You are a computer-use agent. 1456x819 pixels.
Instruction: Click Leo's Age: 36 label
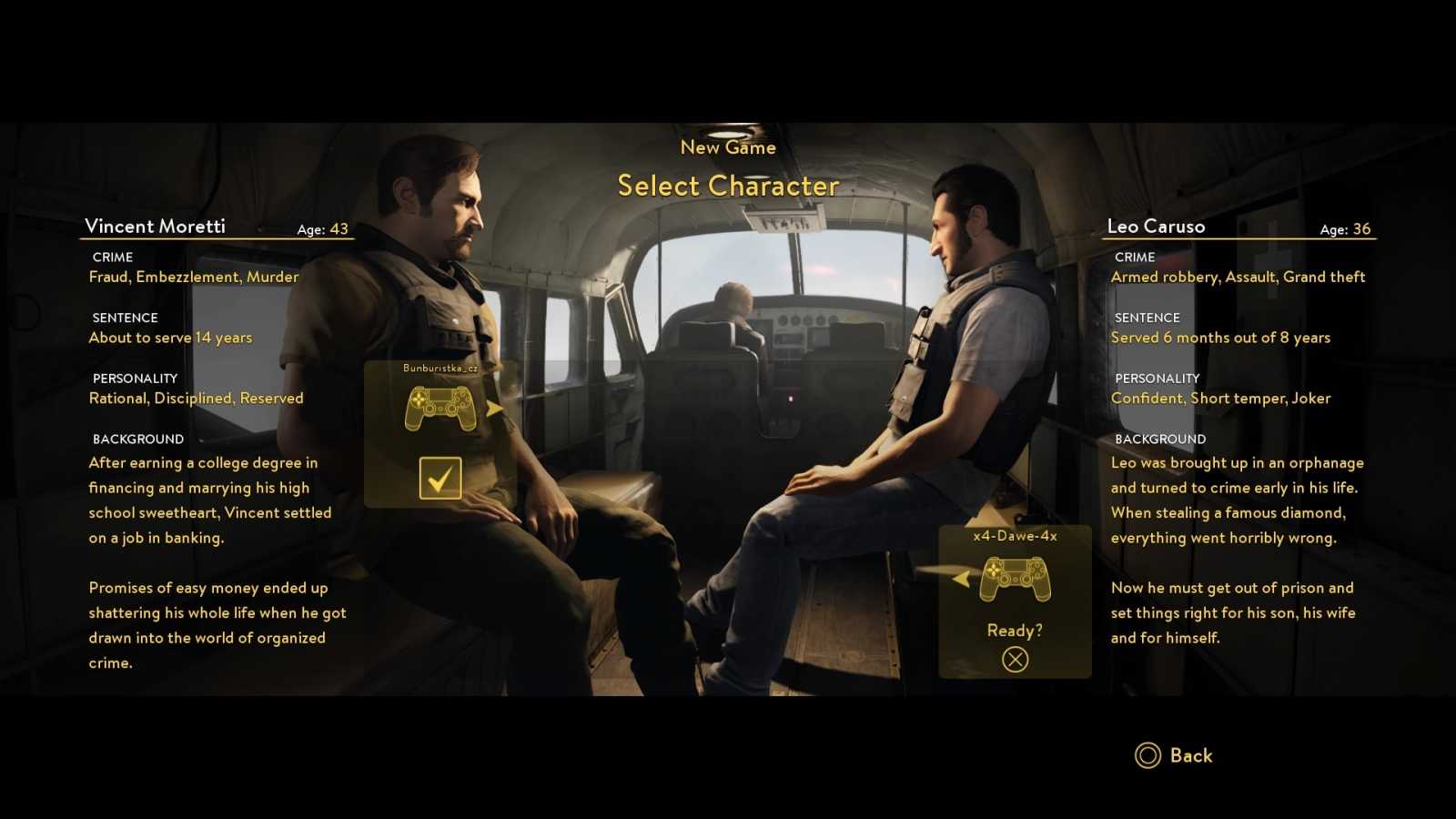pyautogui.click(x=1345, y=229)
